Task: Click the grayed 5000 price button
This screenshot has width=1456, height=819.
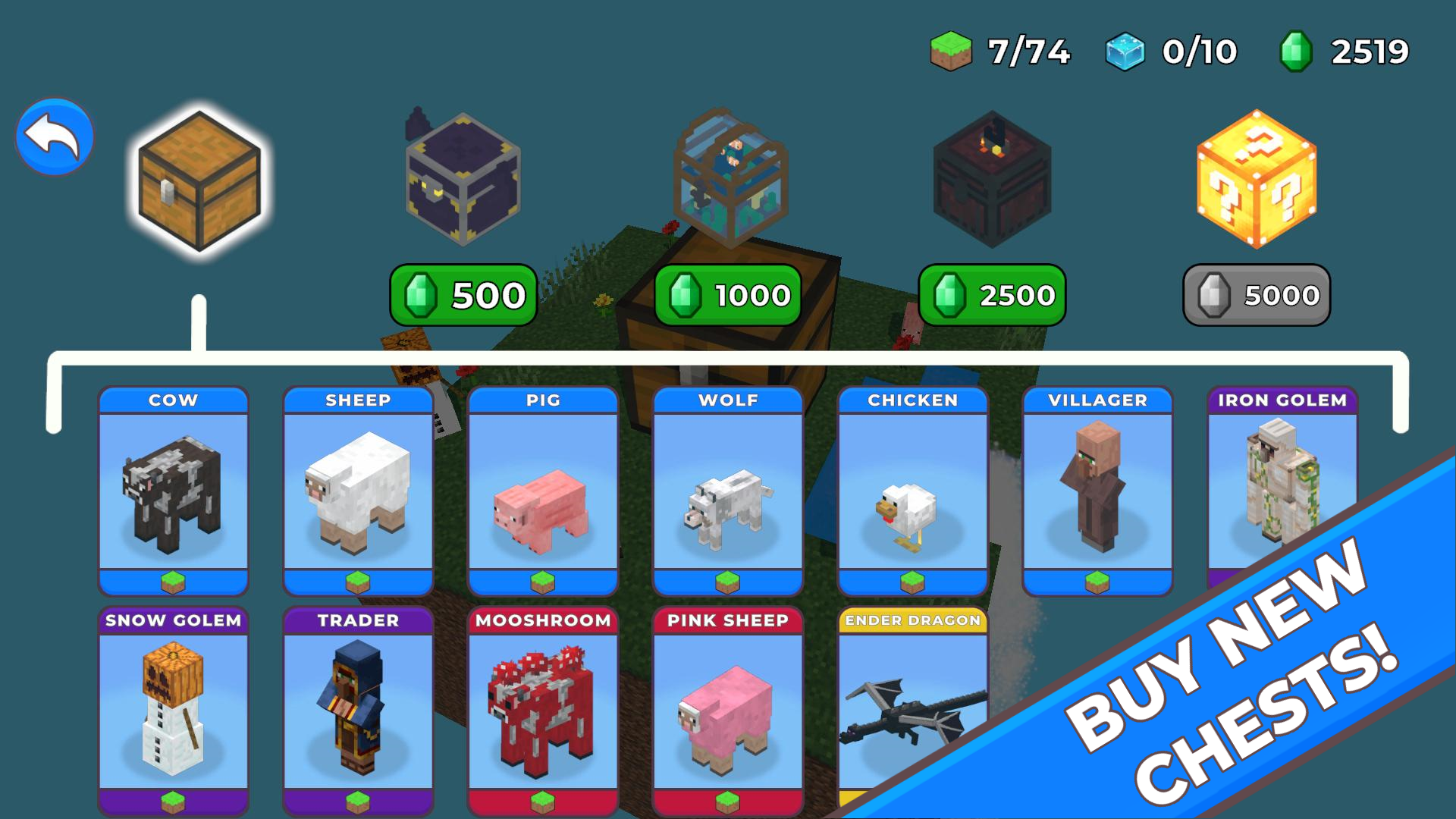Action: tap(1255, 296)
